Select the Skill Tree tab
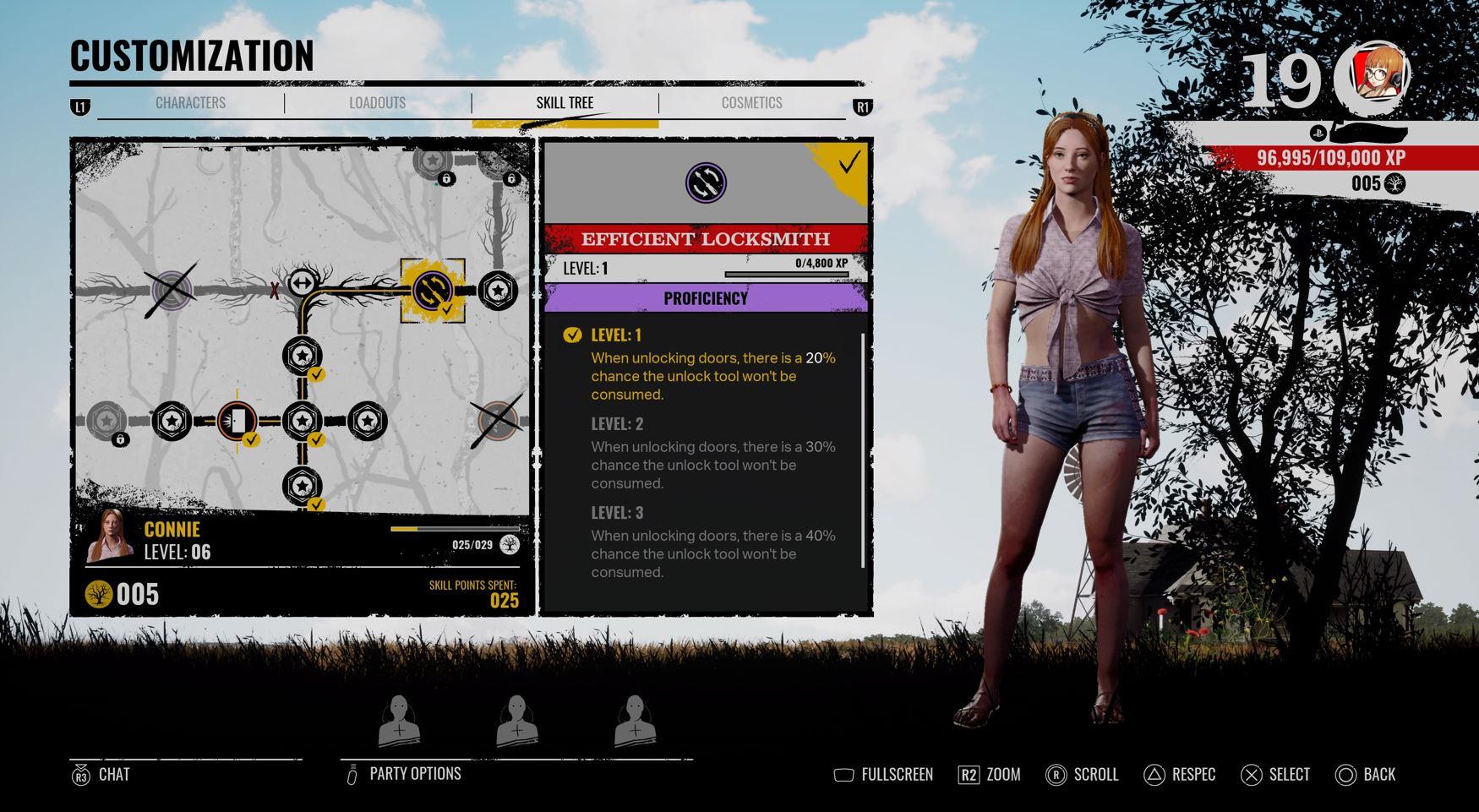Image resolution: width=1479 pixels, height=812 pixels. 565,103
